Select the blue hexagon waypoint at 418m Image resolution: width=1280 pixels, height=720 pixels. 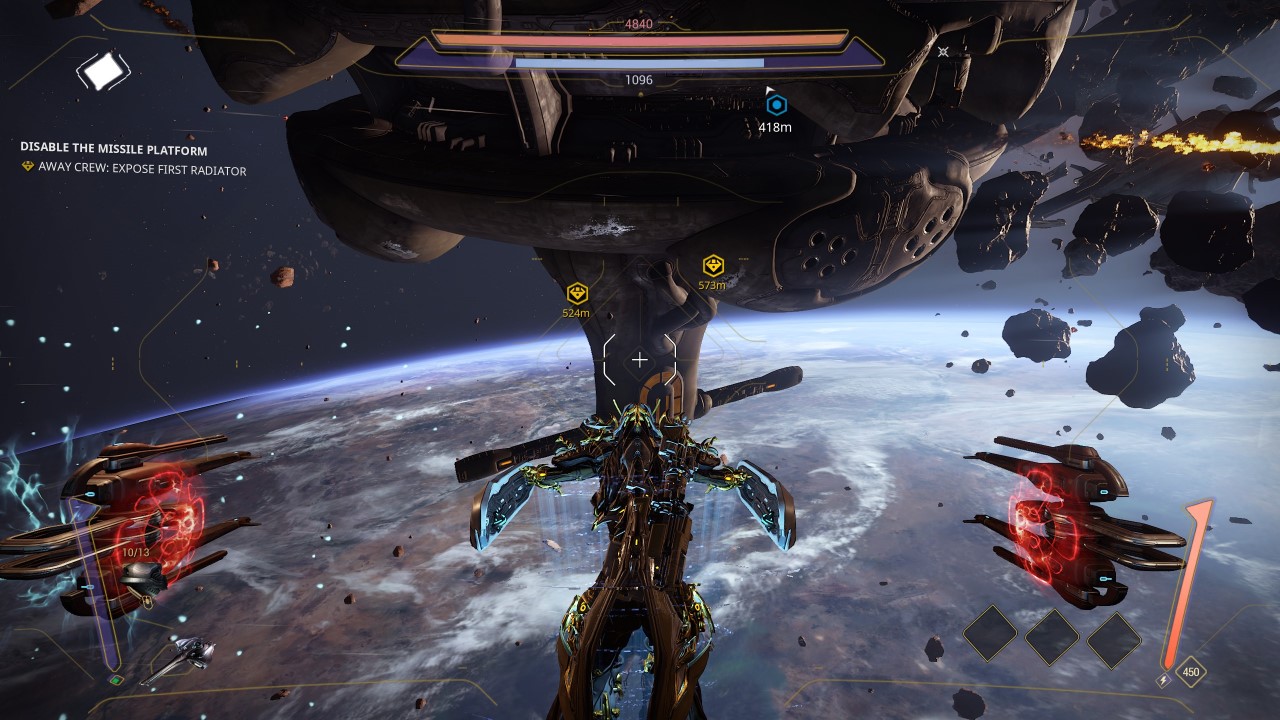(776, 104)
